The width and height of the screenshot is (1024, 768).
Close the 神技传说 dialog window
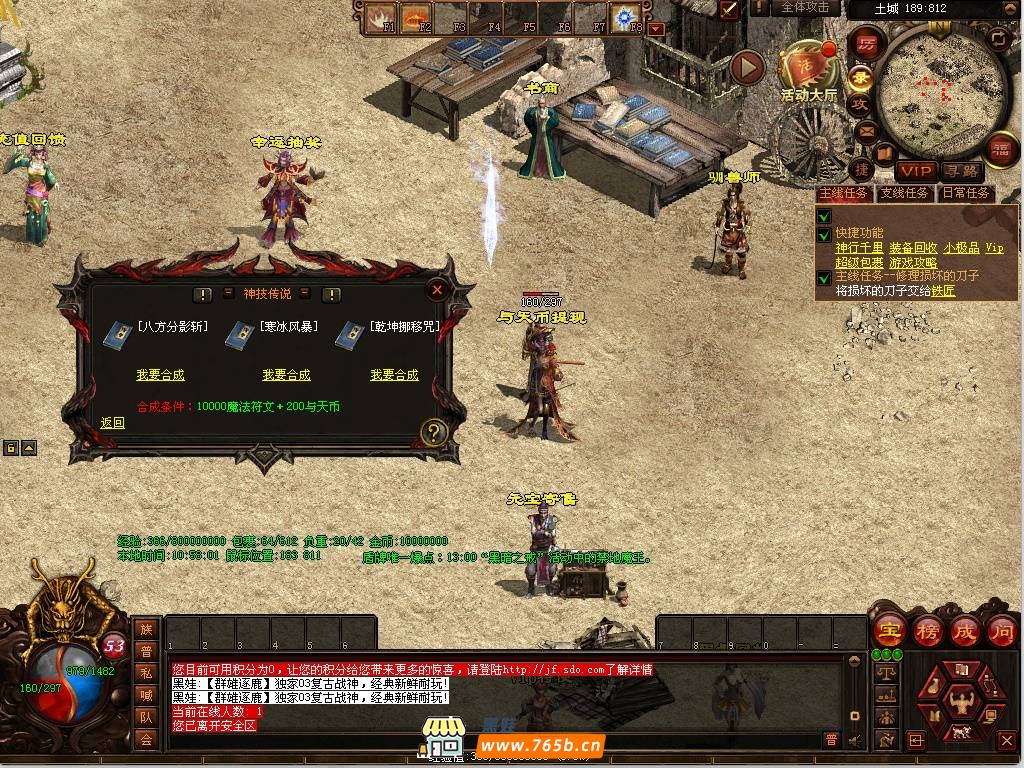tap(437, 290)
